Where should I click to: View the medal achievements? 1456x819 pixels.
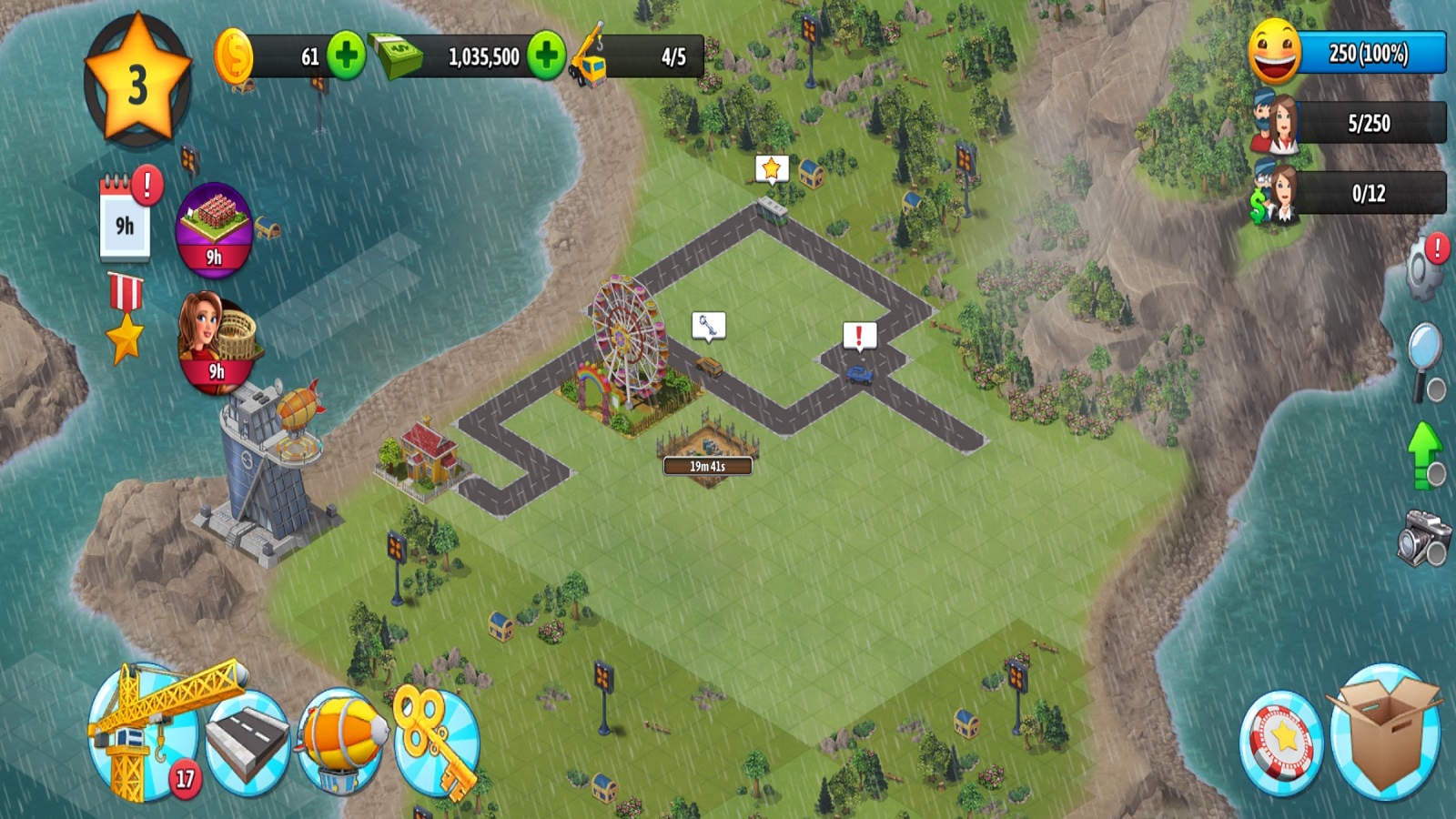[x=125, y=318]
